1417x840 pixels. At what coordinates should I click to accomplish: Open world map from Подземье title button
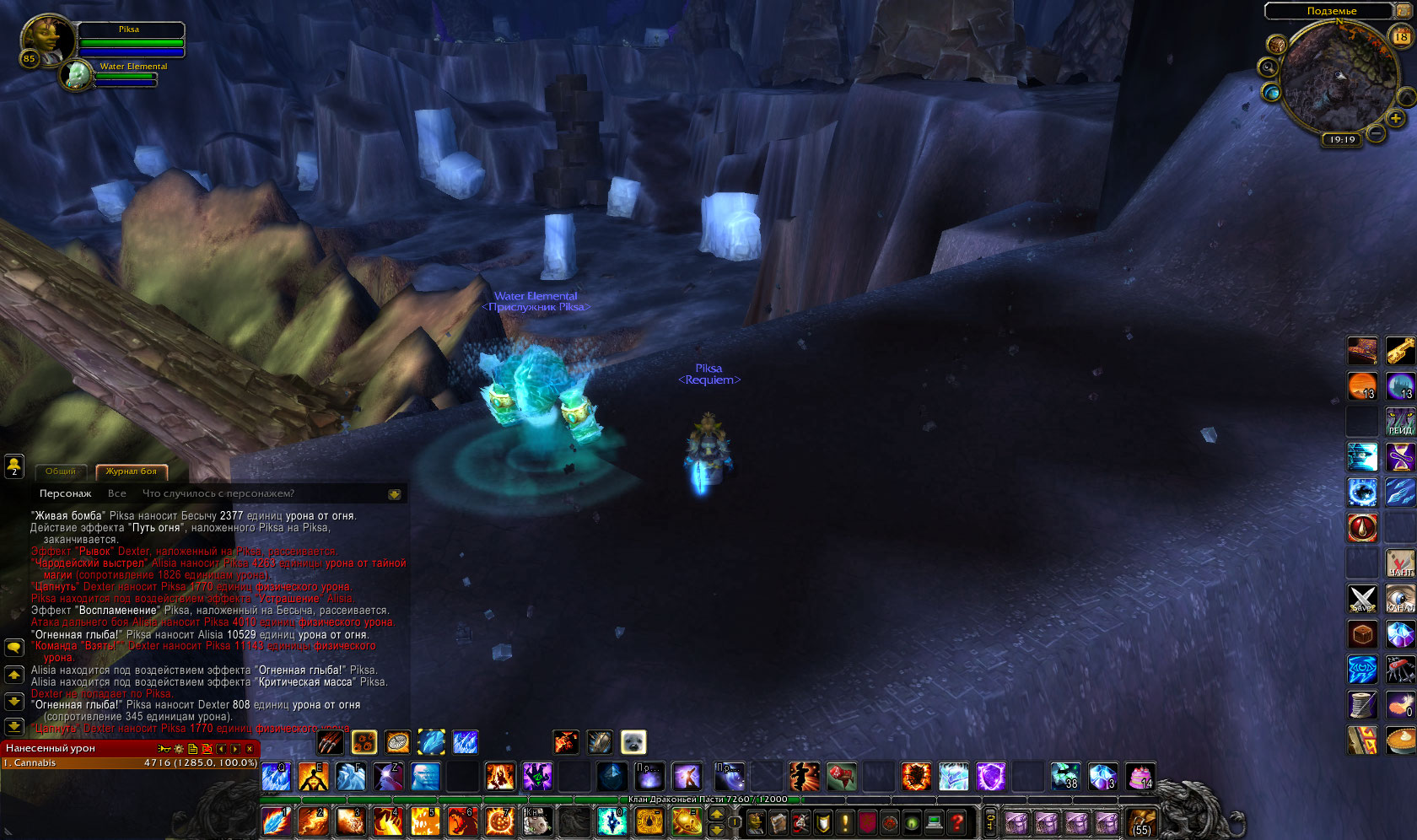1331,11
